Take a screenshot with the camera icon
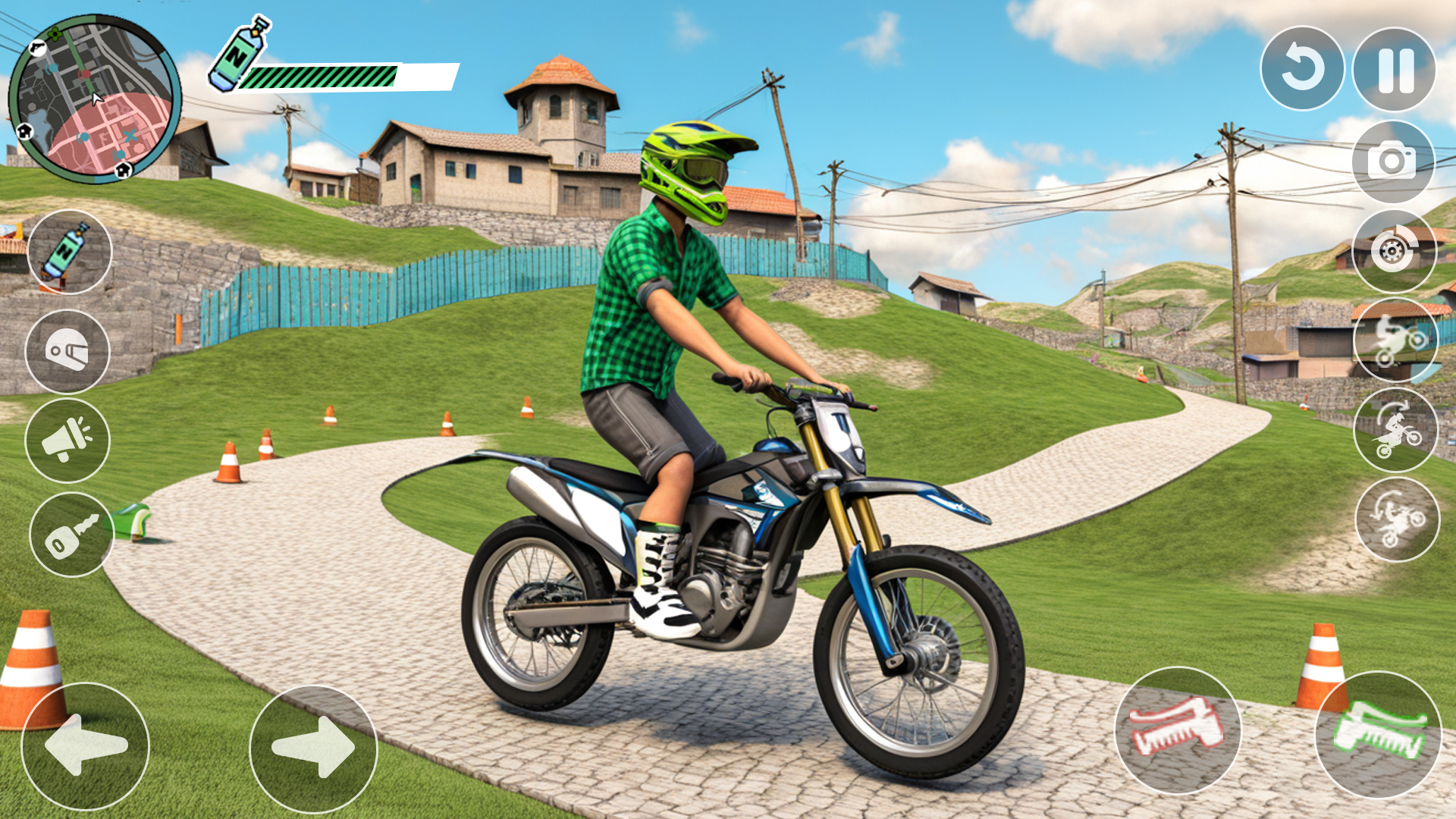1456x819 pixels. pos(1394,162)
